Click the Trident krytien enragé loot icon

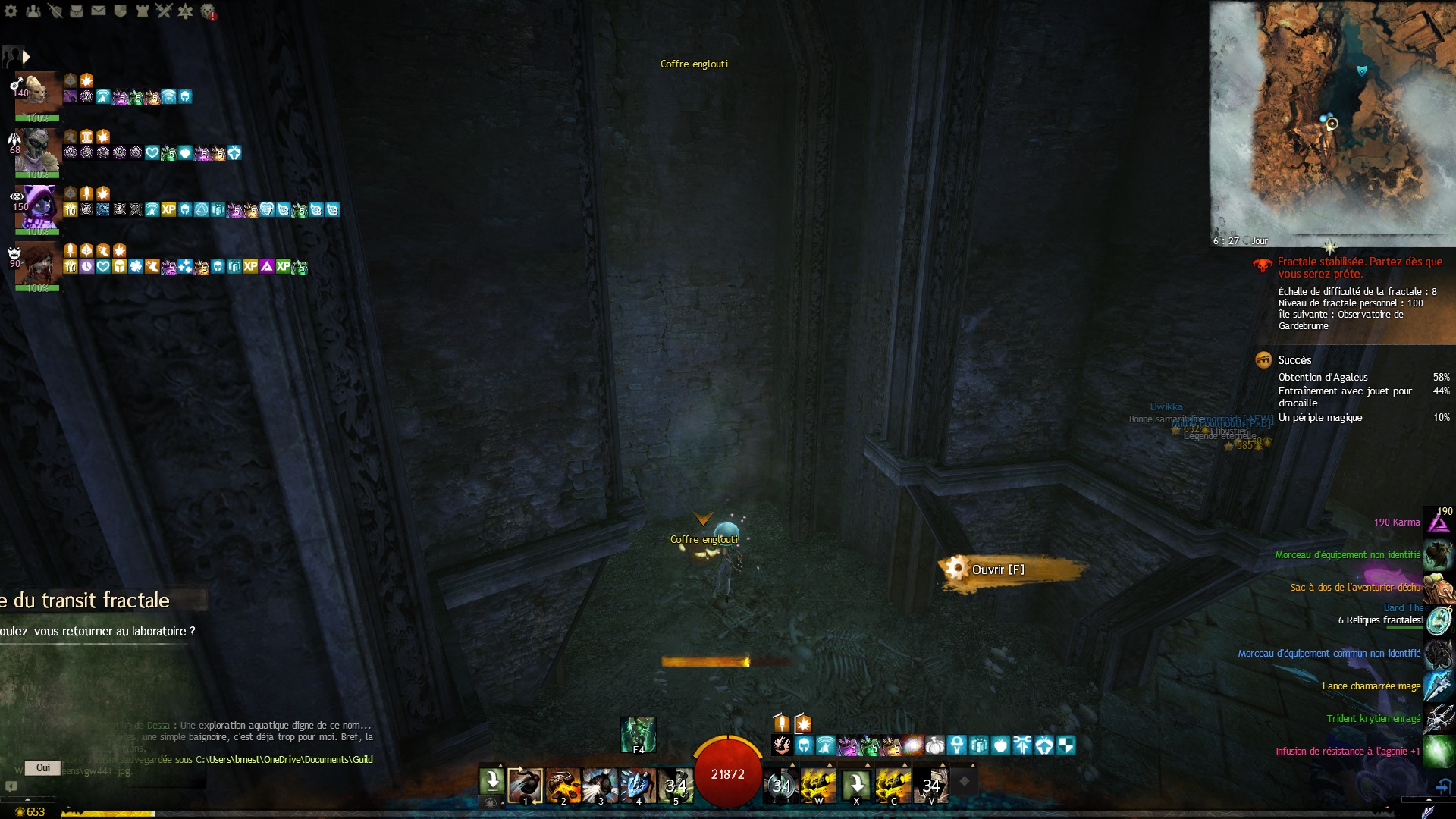coord(1438,718)
